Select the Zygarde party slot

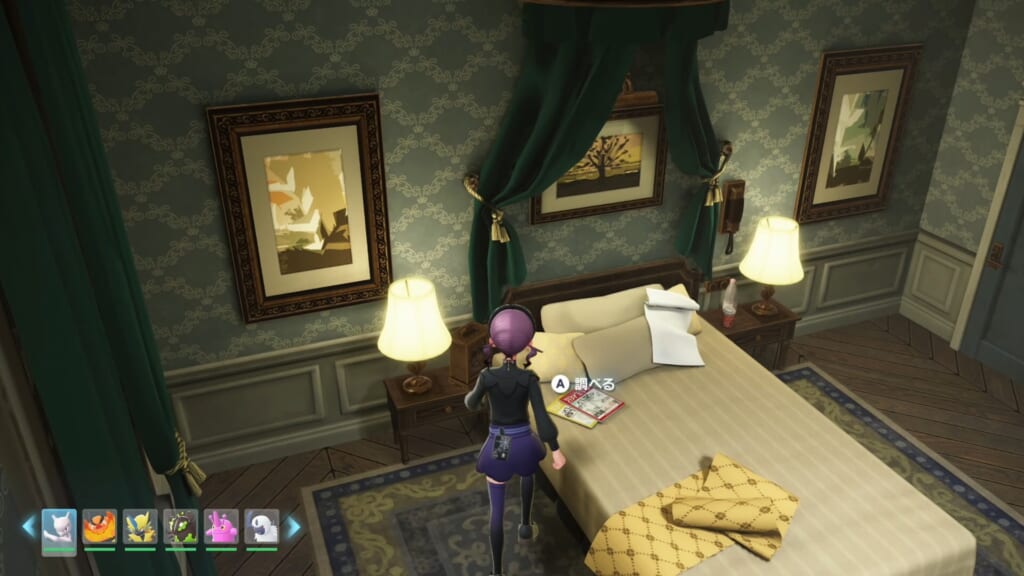(181, 527)
